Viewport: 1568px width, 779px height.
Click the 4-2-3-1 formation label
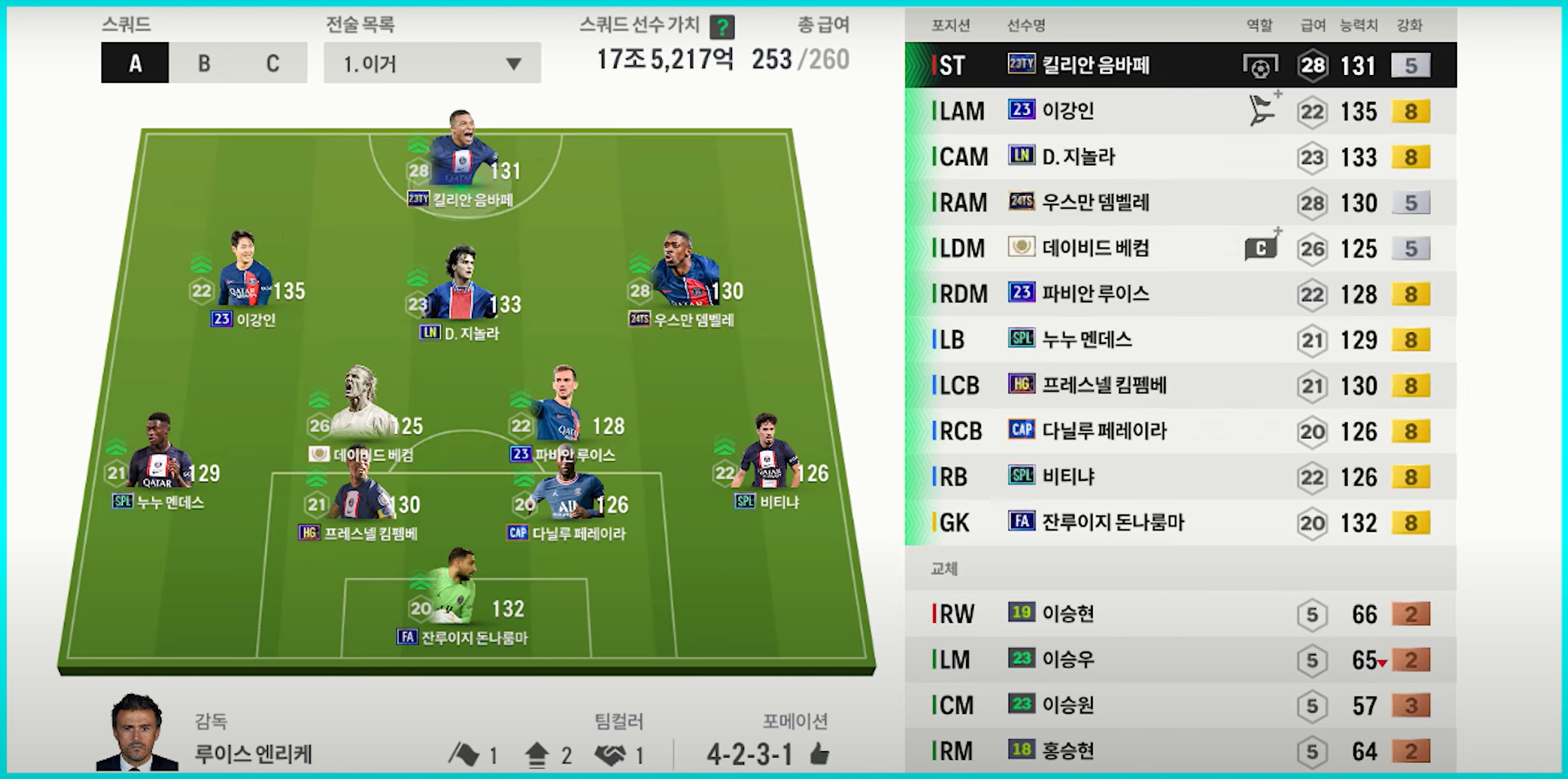pos(749,755)
